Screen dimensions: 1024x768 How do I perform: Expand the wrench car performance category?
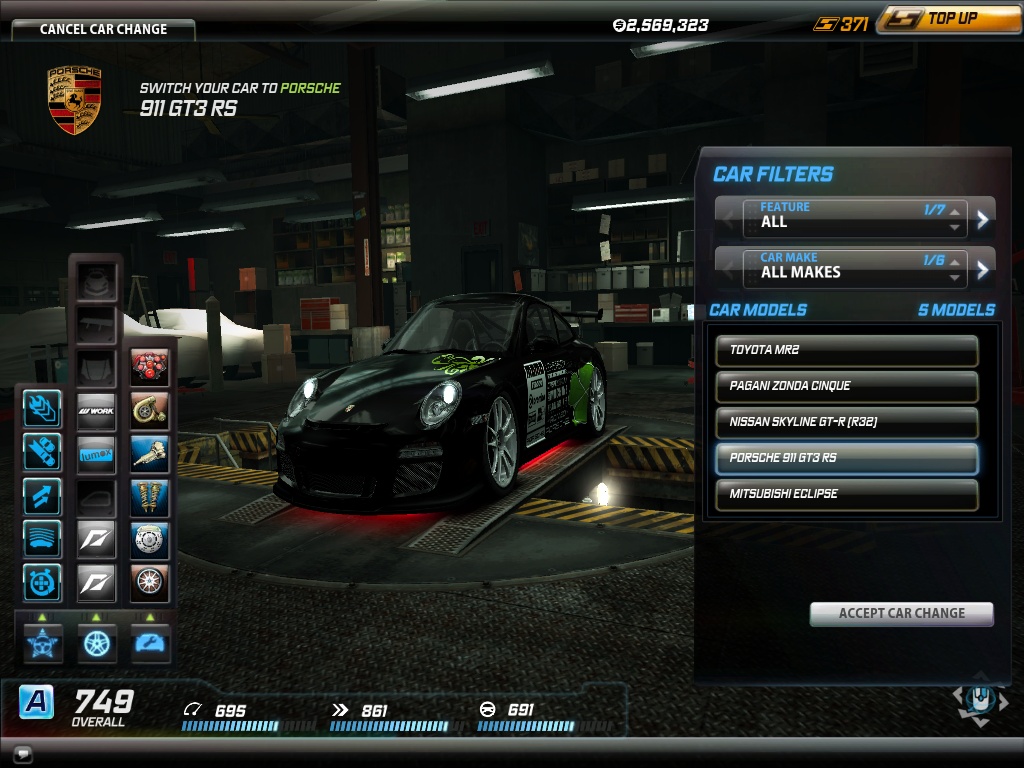click(x=150, y=643)
